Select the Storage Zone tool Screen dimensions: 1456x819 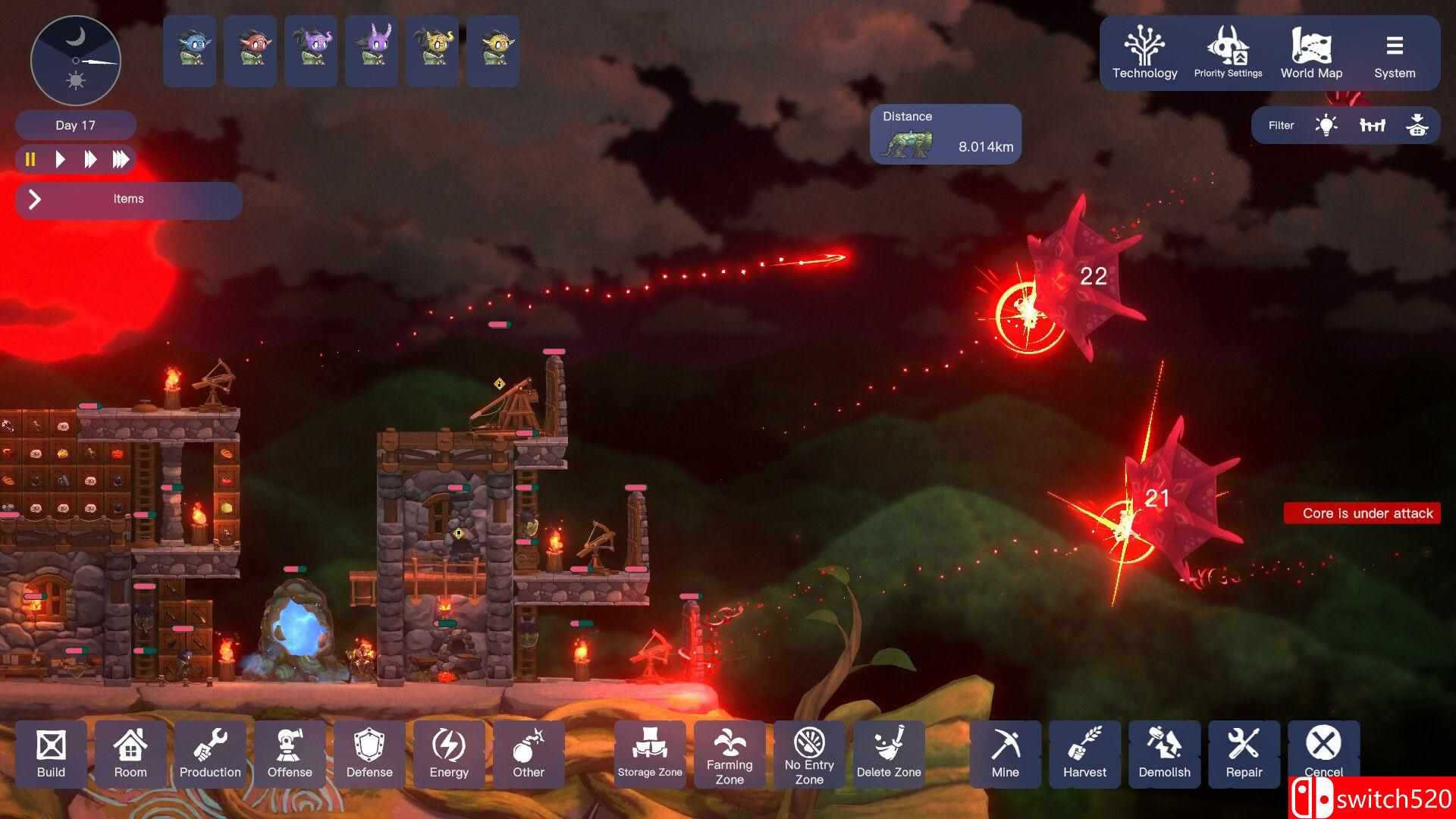pyautogui.click(x=650, y=754)
